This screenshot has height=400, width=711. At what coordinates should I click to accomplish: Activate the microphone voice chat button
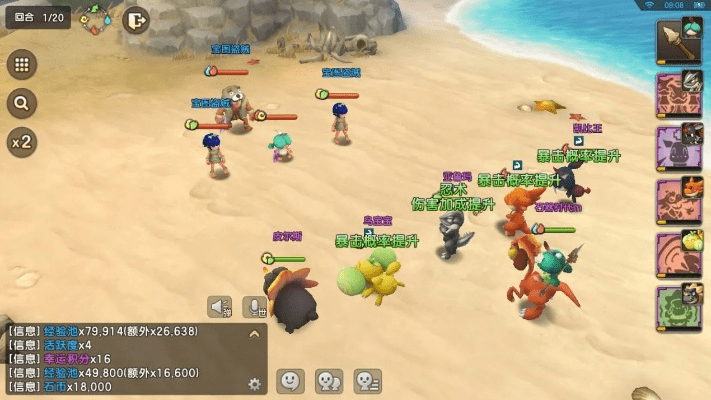click(x=258, y=307)
